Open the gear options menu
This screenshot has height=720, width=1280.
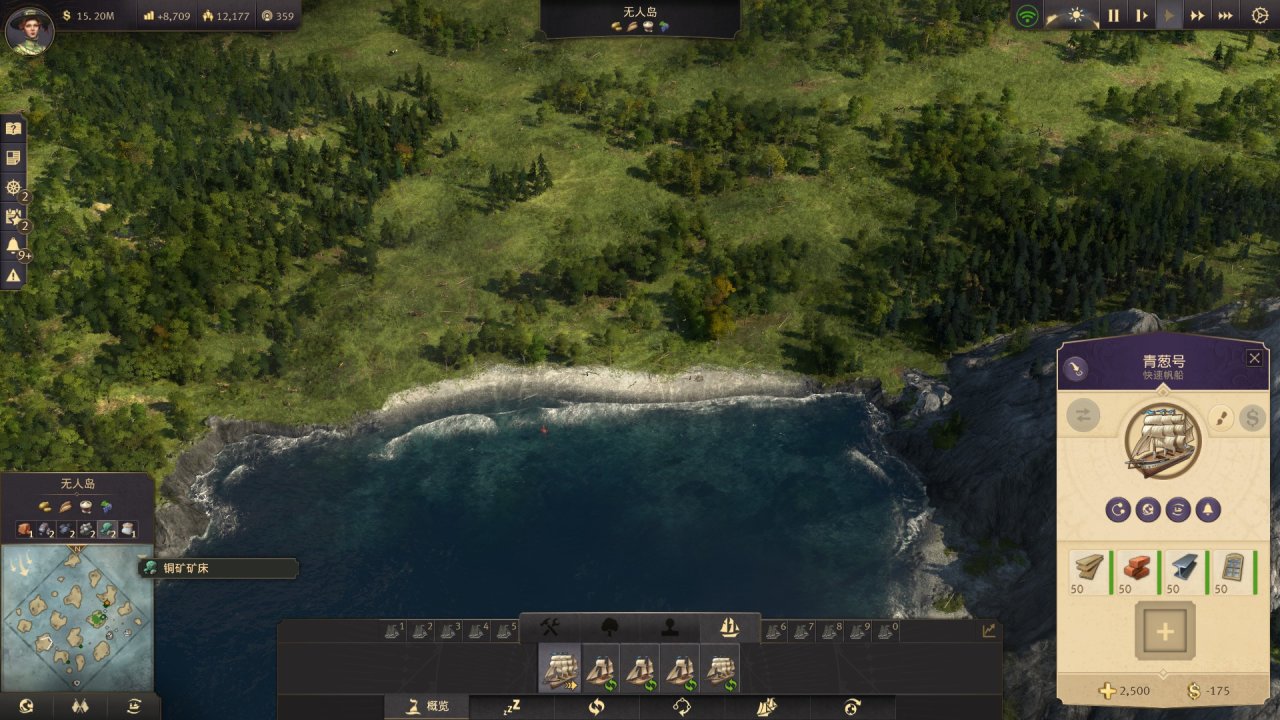1260,16
